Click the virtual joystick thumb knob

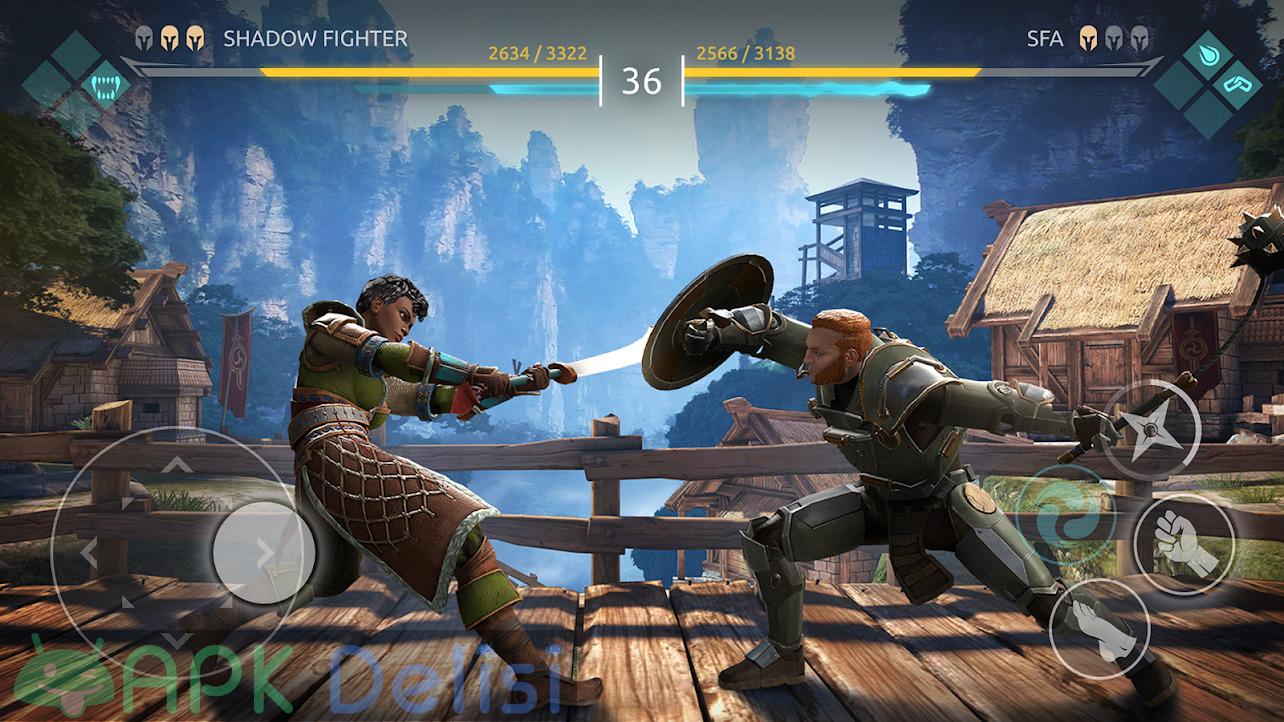click(x=264, y=552)
